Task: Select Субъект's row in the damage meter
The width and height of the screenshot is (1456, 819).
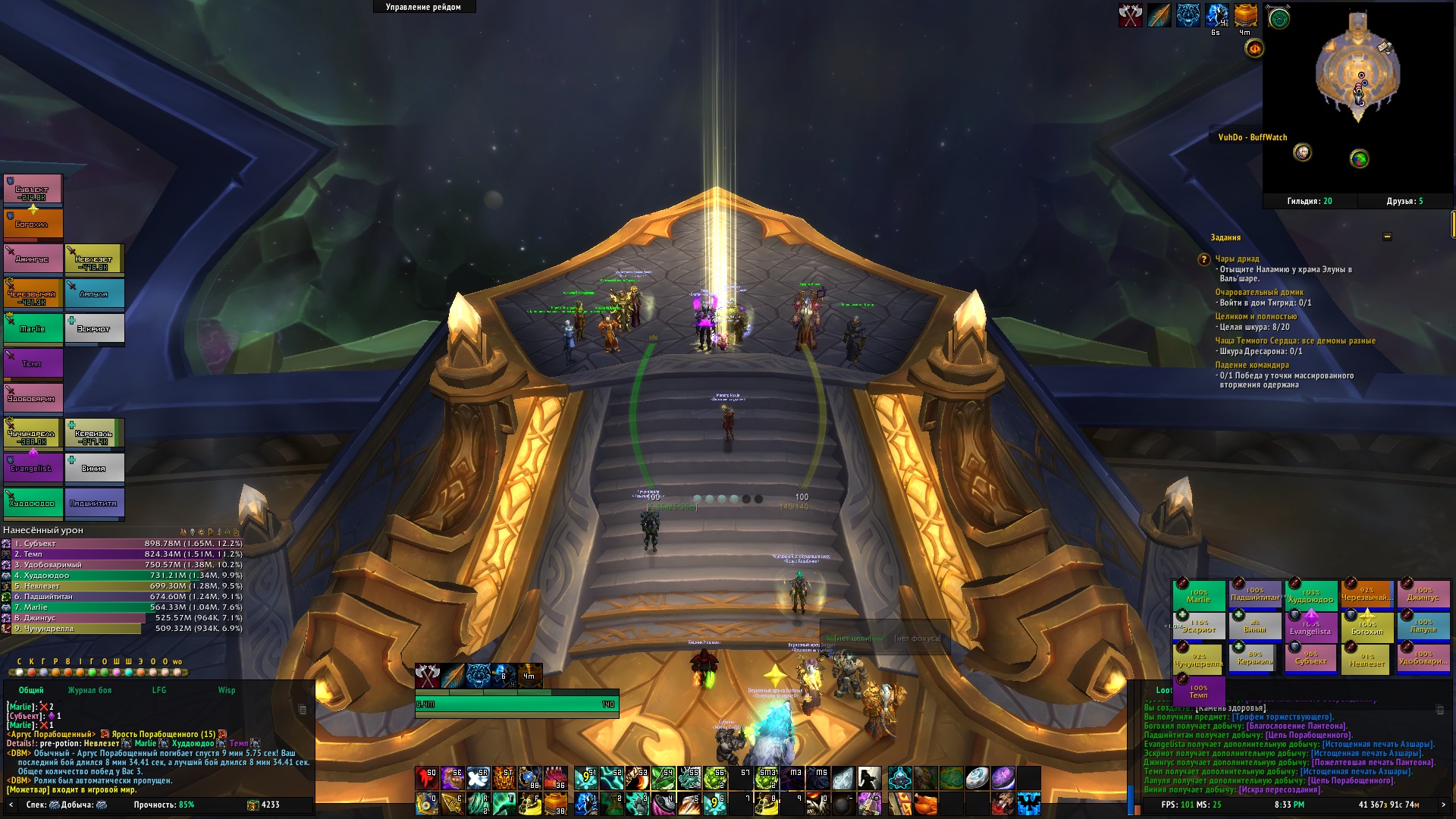Action: (121, 544)
